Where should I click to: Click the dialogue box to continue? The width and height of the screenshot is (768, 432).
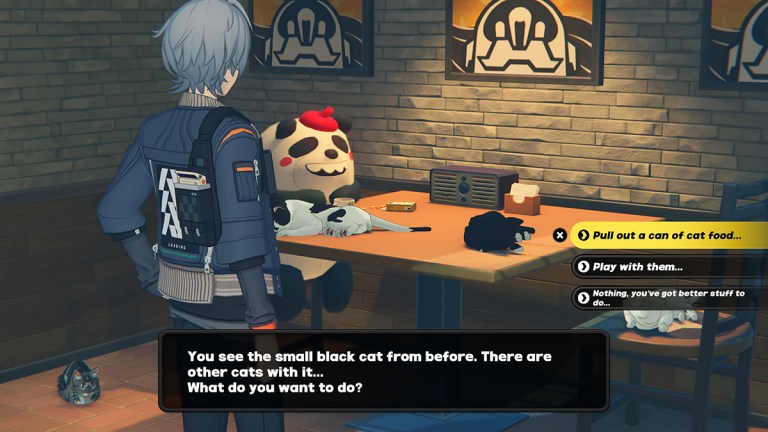(x=383, y=371)
